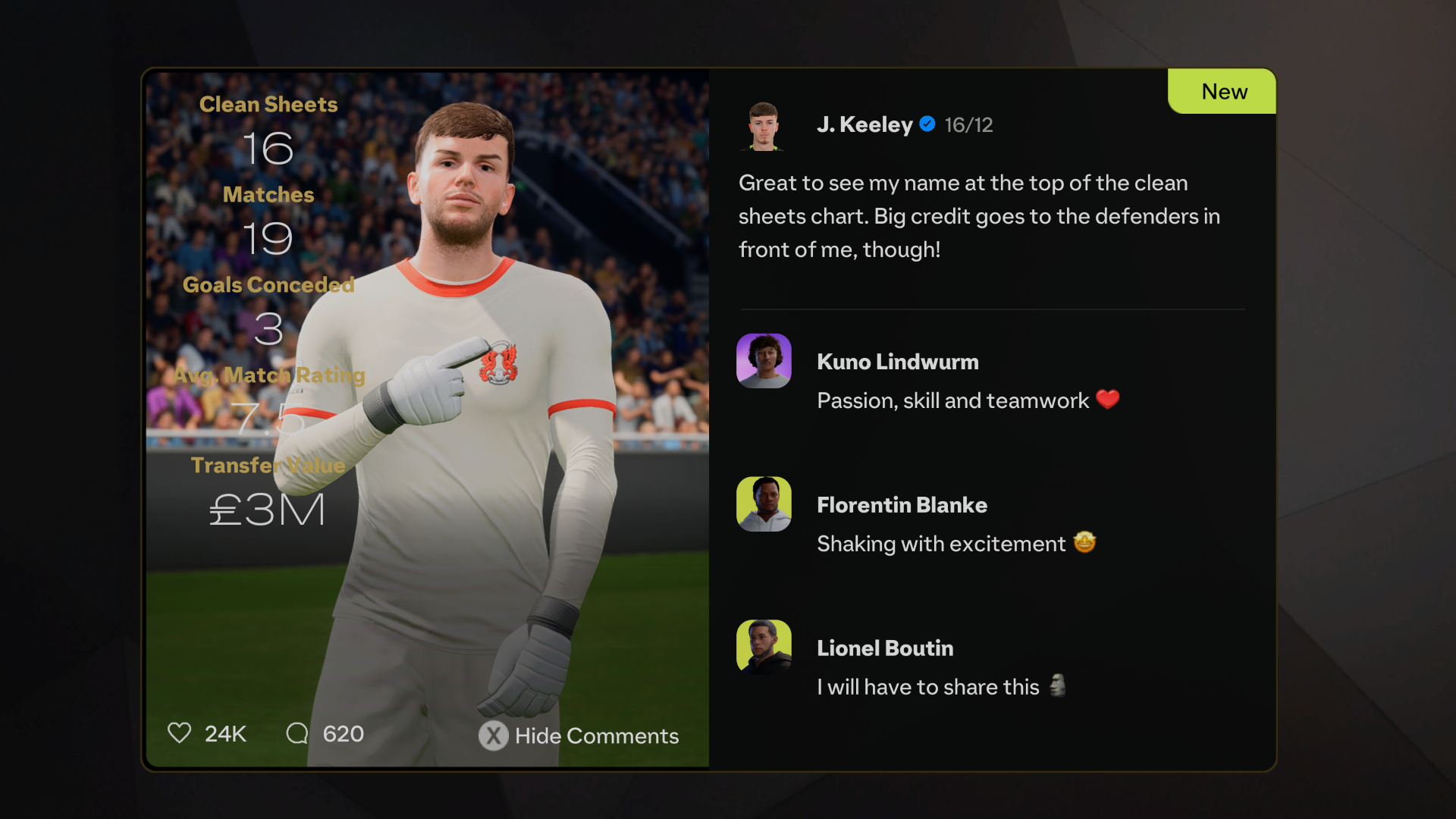The image size is (1456, 819).
Task: Select Lionel Boutin's comment avatar
Action: tap(764, 647)
